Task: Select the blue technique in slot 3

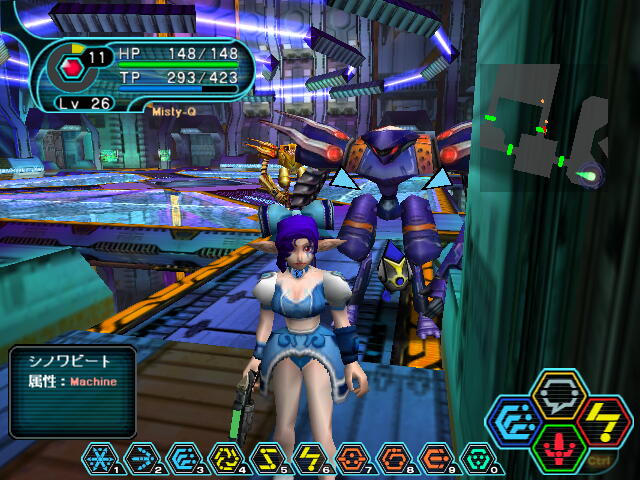Action: pyautogui.click(x=184, y=458)
